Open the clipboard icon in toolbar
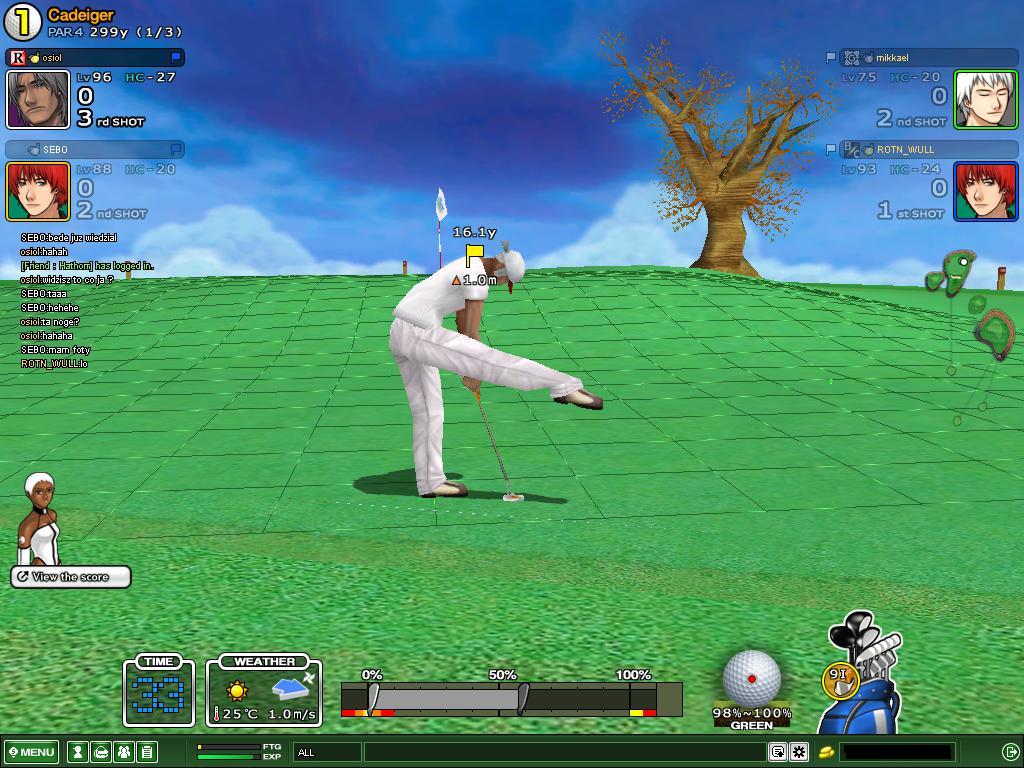 pos(147,752)
